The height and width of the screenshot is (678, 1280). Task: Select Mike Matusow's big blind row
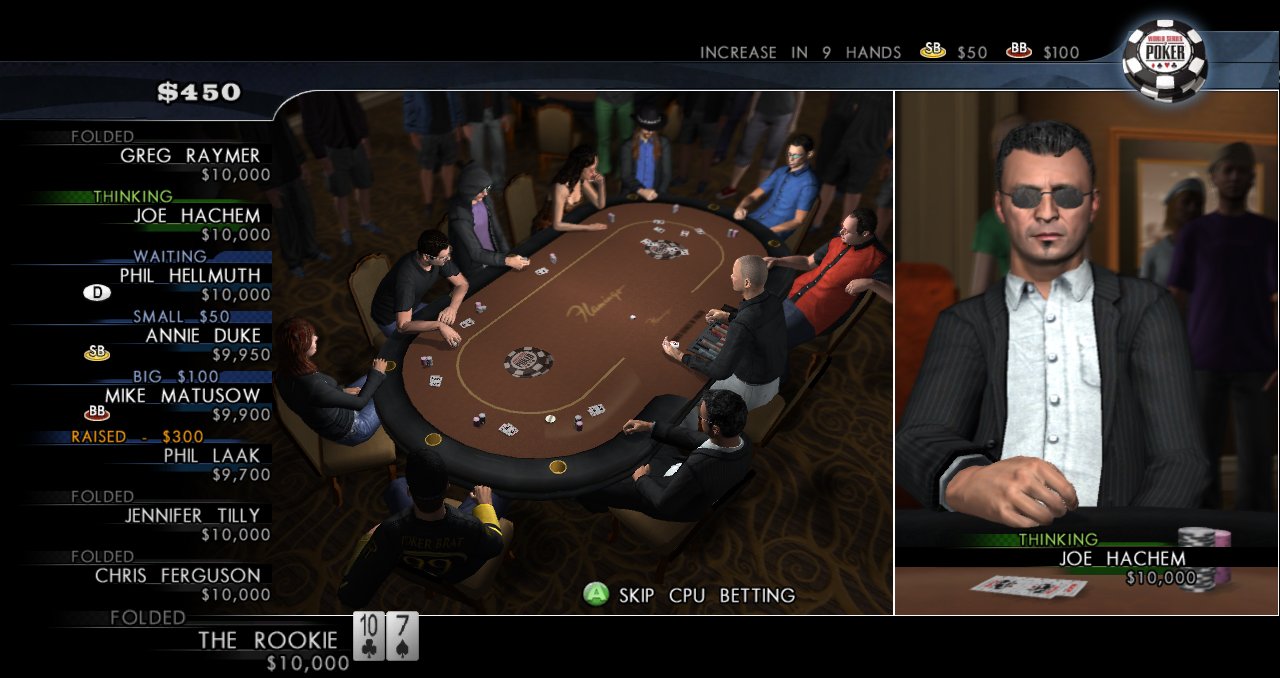182,396
